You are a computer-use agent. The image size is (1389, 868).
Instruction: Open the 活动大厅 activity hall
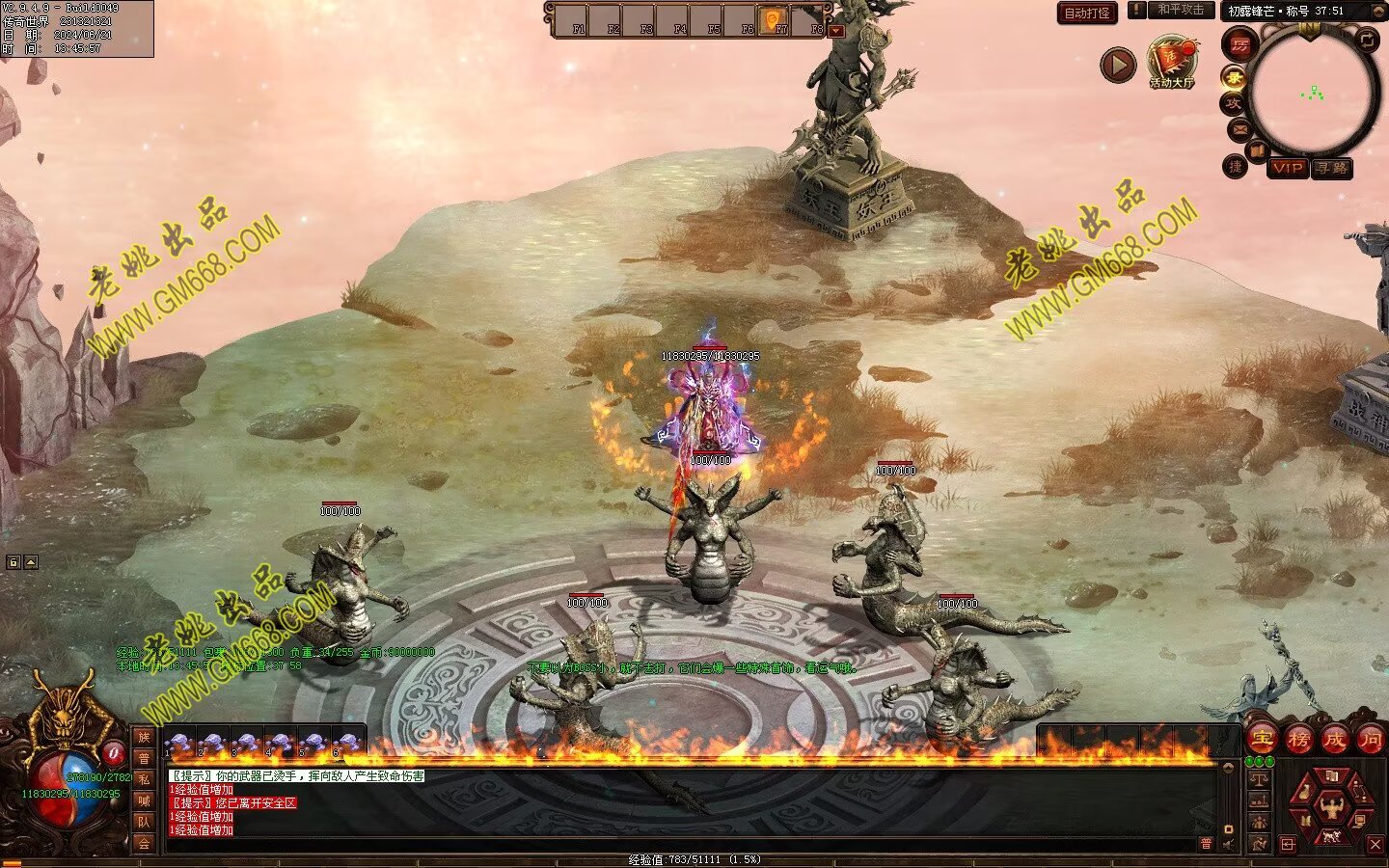(1172, 62)
